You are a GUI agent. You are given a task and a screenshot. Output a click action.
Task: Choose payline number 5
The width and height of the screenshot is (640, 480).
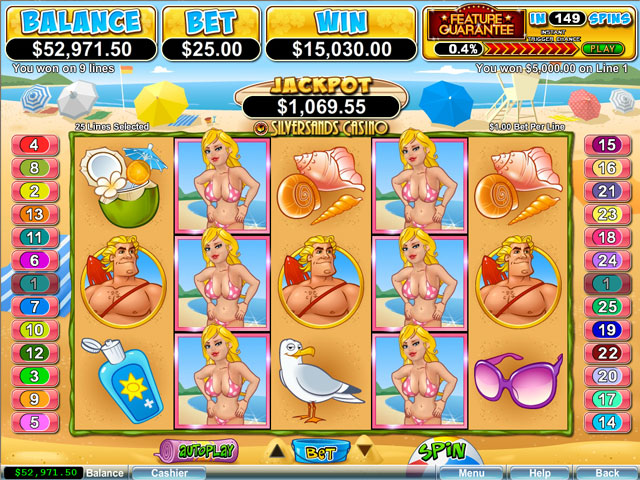pyautogui.click(x=34, y=422)
